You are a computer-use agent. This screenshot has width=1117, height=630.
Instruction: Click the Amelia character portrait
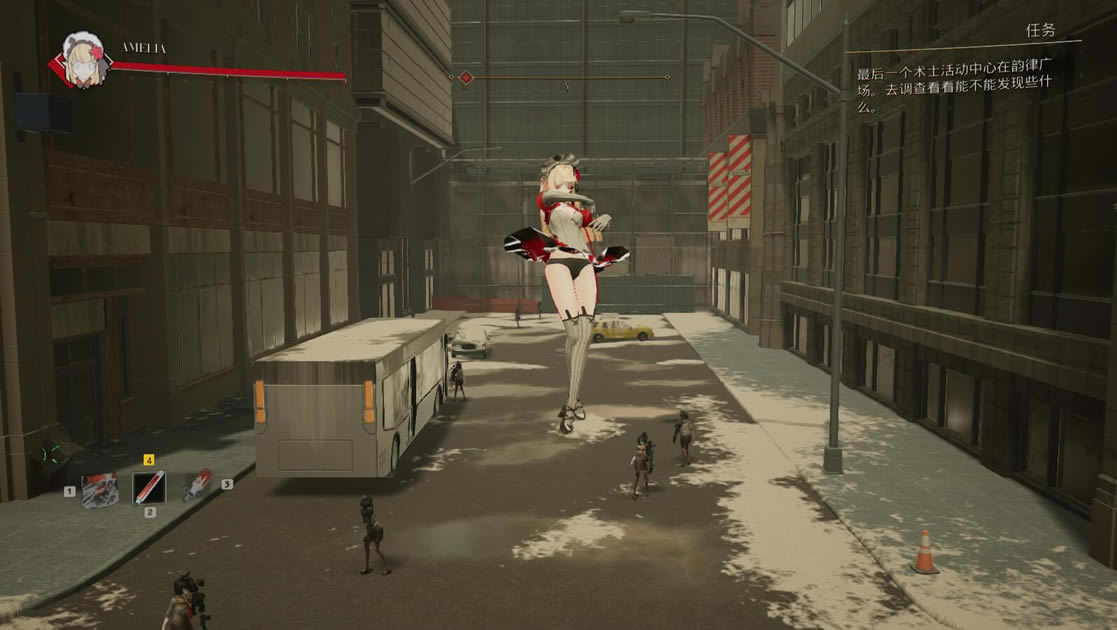(x=84, y=60)
